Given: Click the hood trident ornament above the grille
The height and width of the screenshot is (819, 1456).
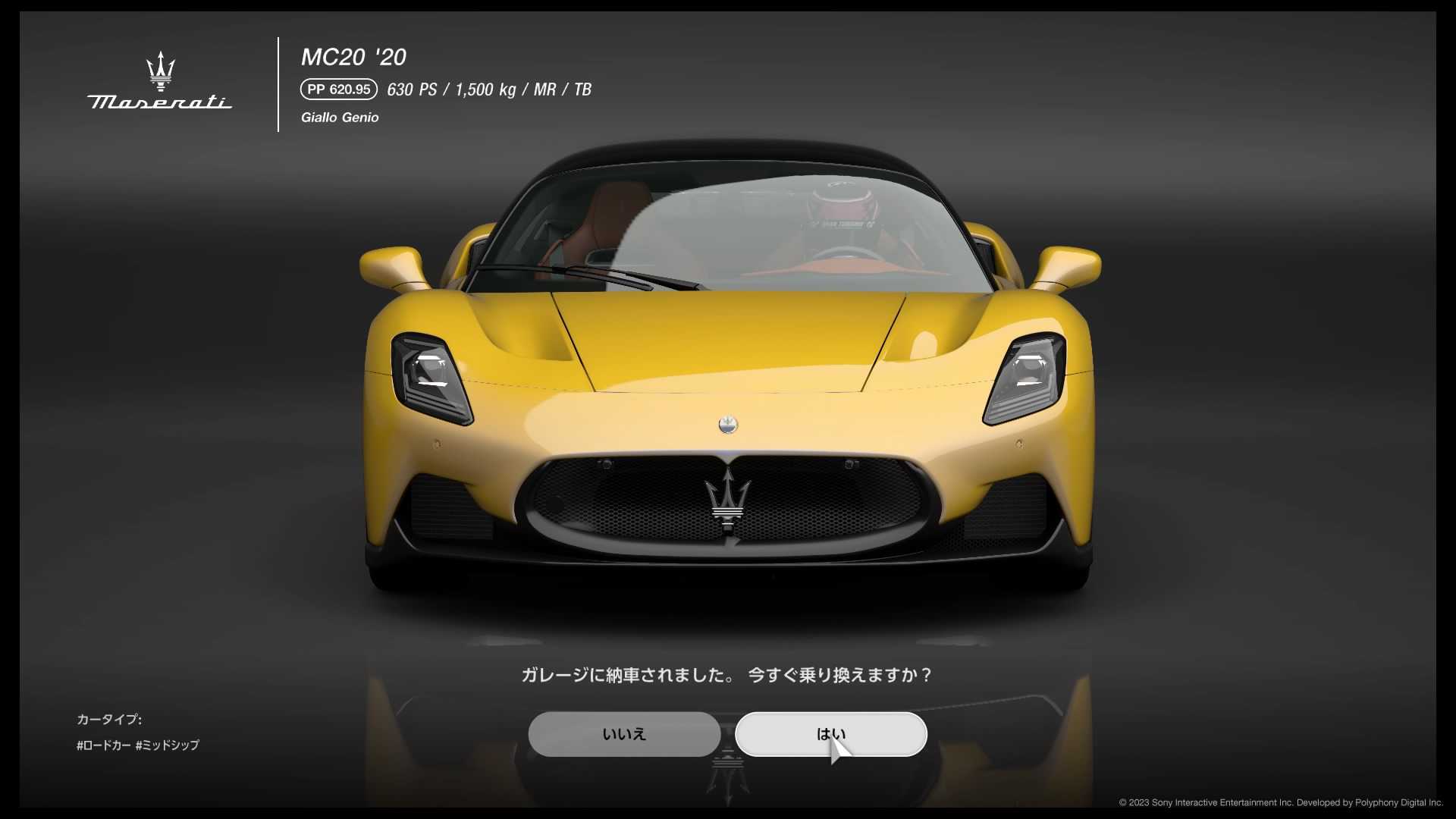Looking at the screenshot, I should pyautogui.click(x=726, y=425).
